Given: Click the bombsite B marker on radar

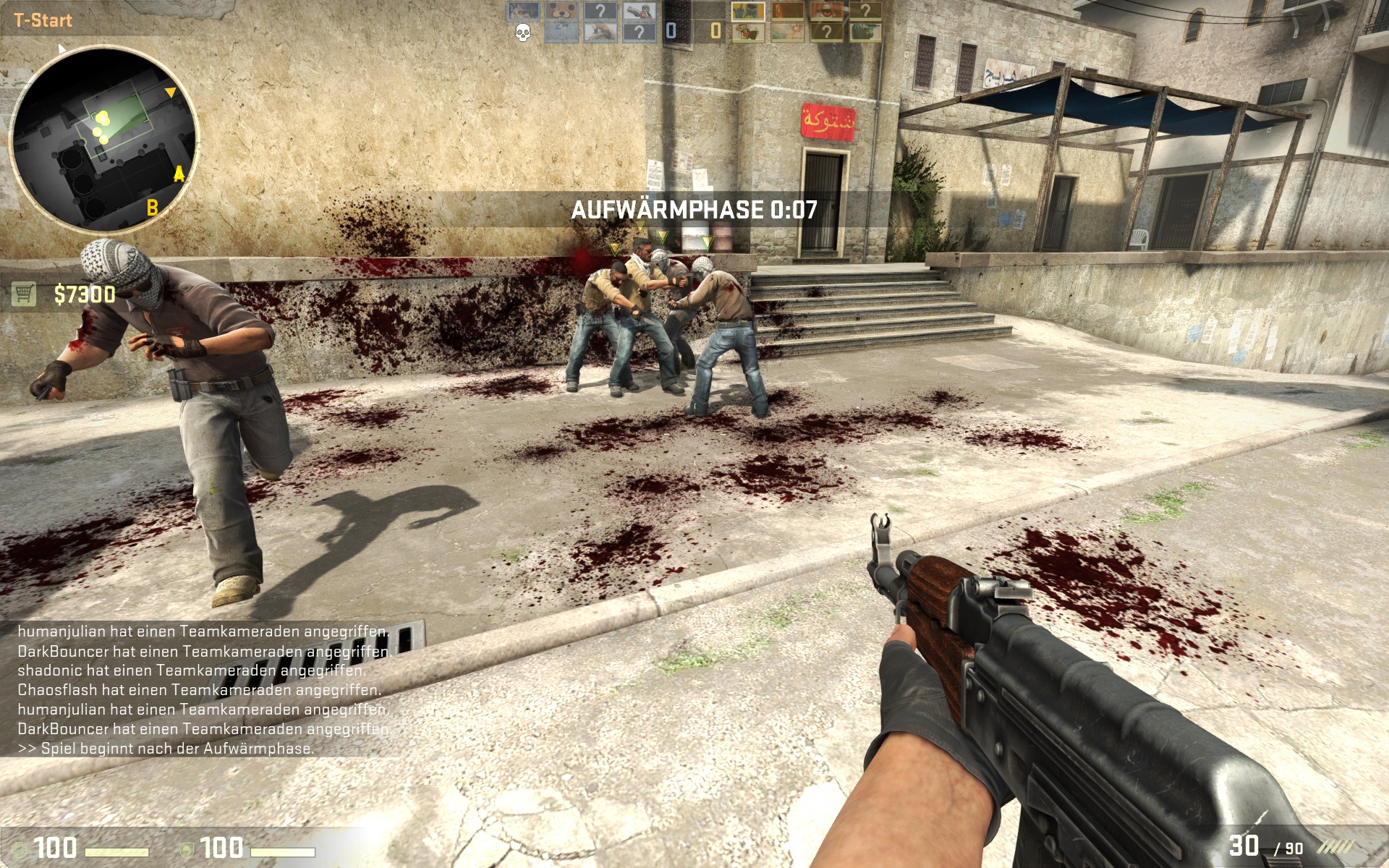Looking at the screenshot, I should click(152, 208).
